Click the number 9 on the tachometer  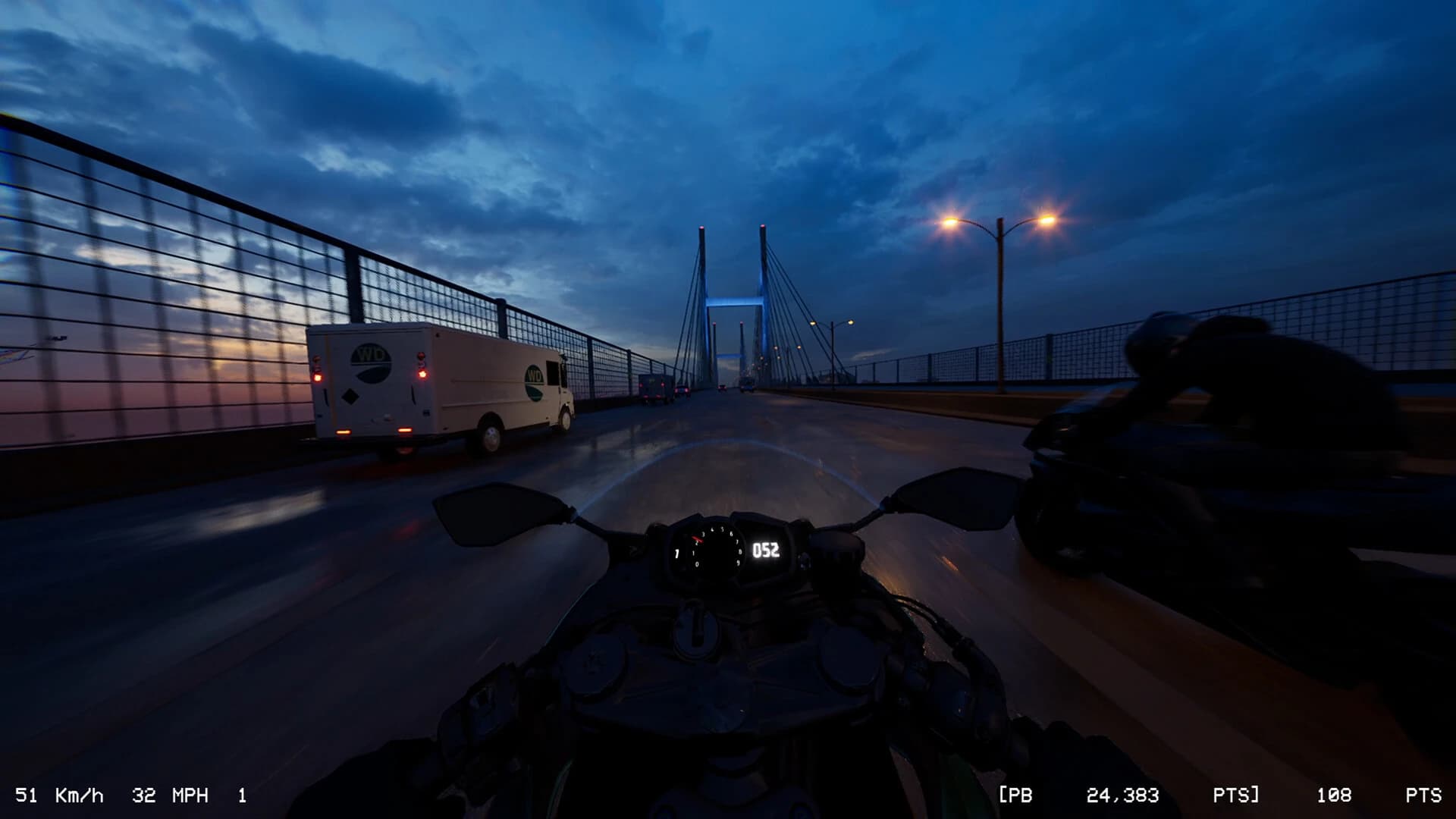point(739,562)
